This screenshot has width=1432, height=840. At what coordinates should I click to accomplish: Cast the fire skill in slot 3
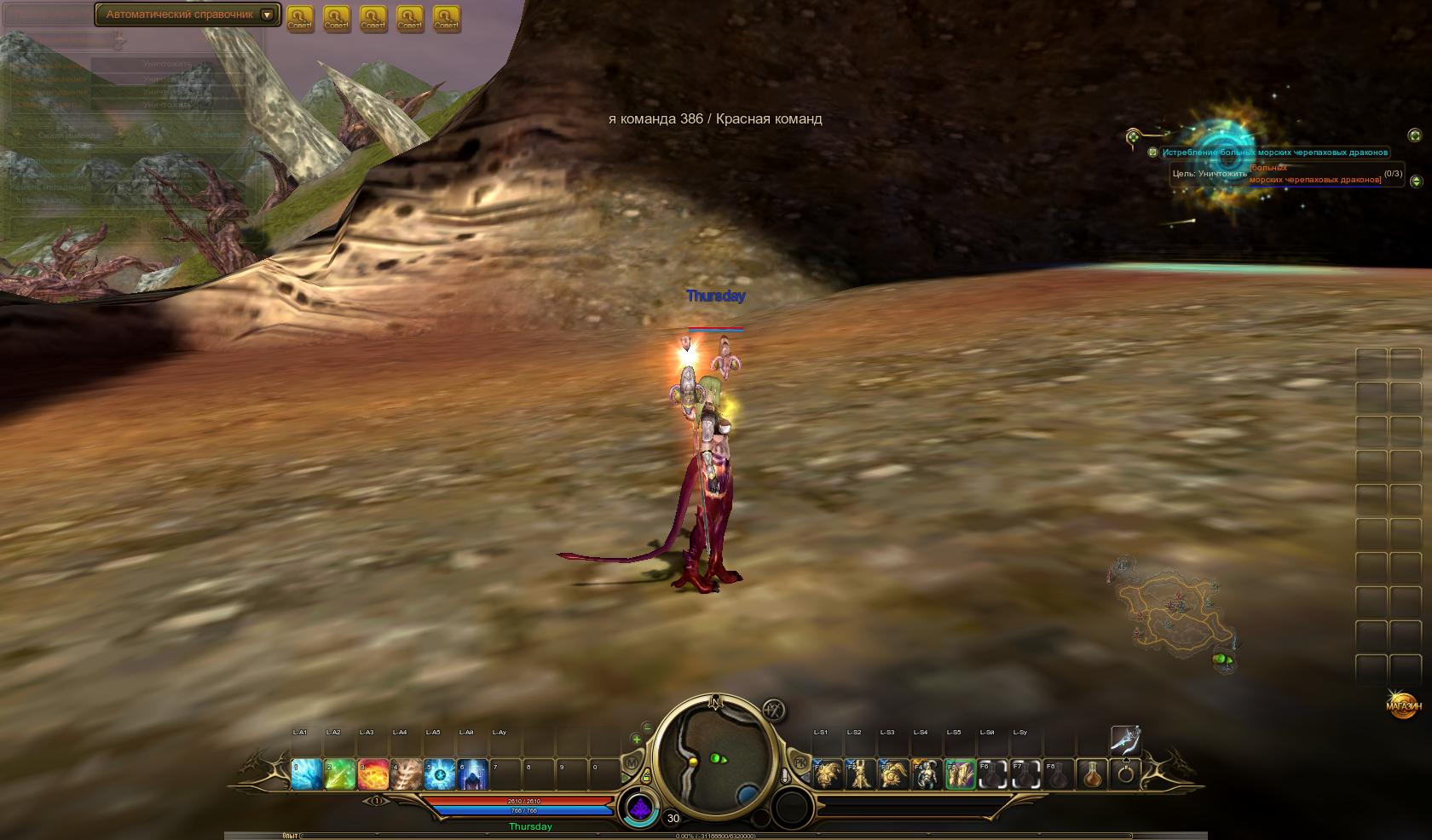click(373, 774)
